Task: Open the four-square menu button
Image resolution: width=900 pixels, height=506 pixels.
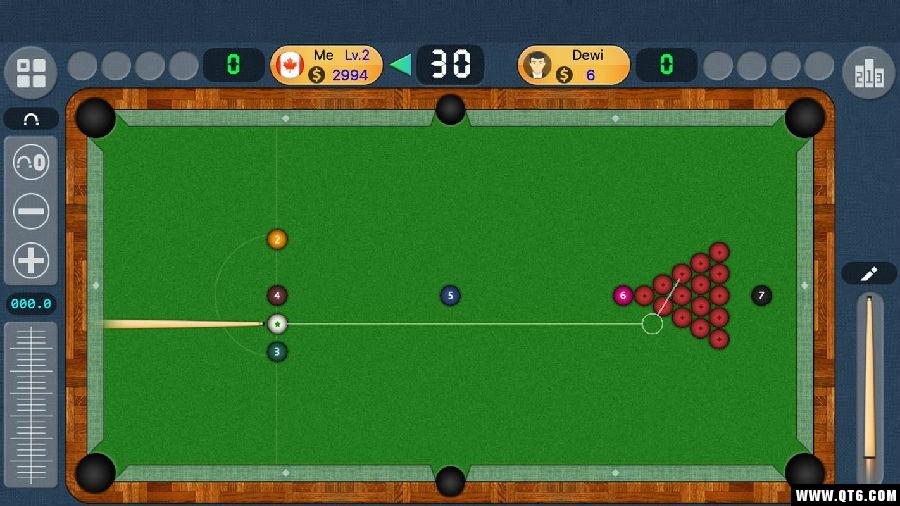Action: [x=31, y=72]
